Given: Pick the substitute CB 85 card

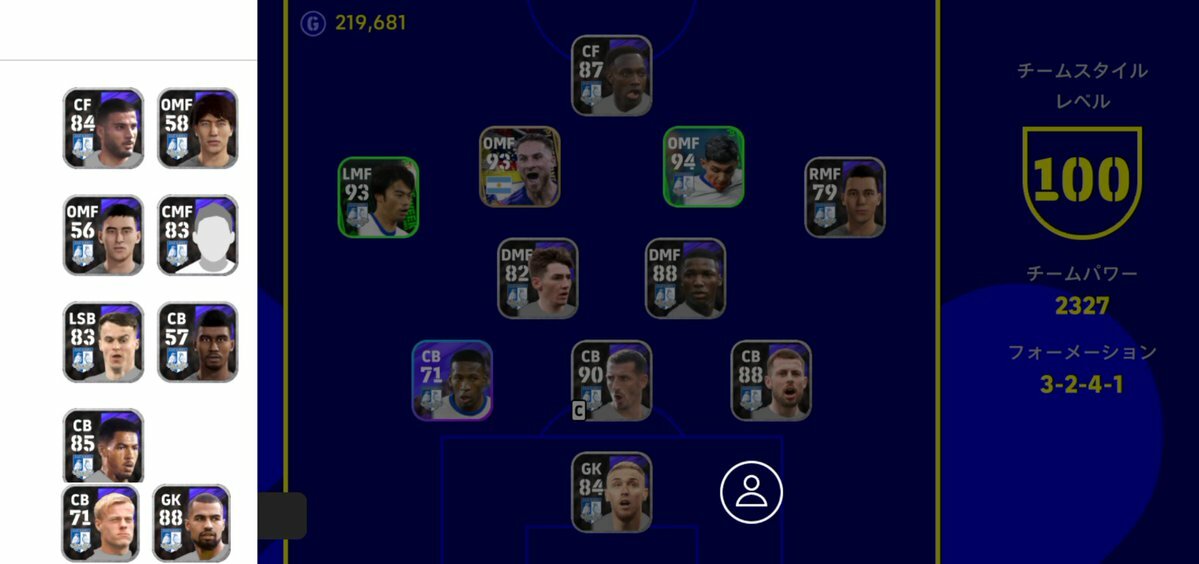Looking at the screenshot, I should click(103, 446).
